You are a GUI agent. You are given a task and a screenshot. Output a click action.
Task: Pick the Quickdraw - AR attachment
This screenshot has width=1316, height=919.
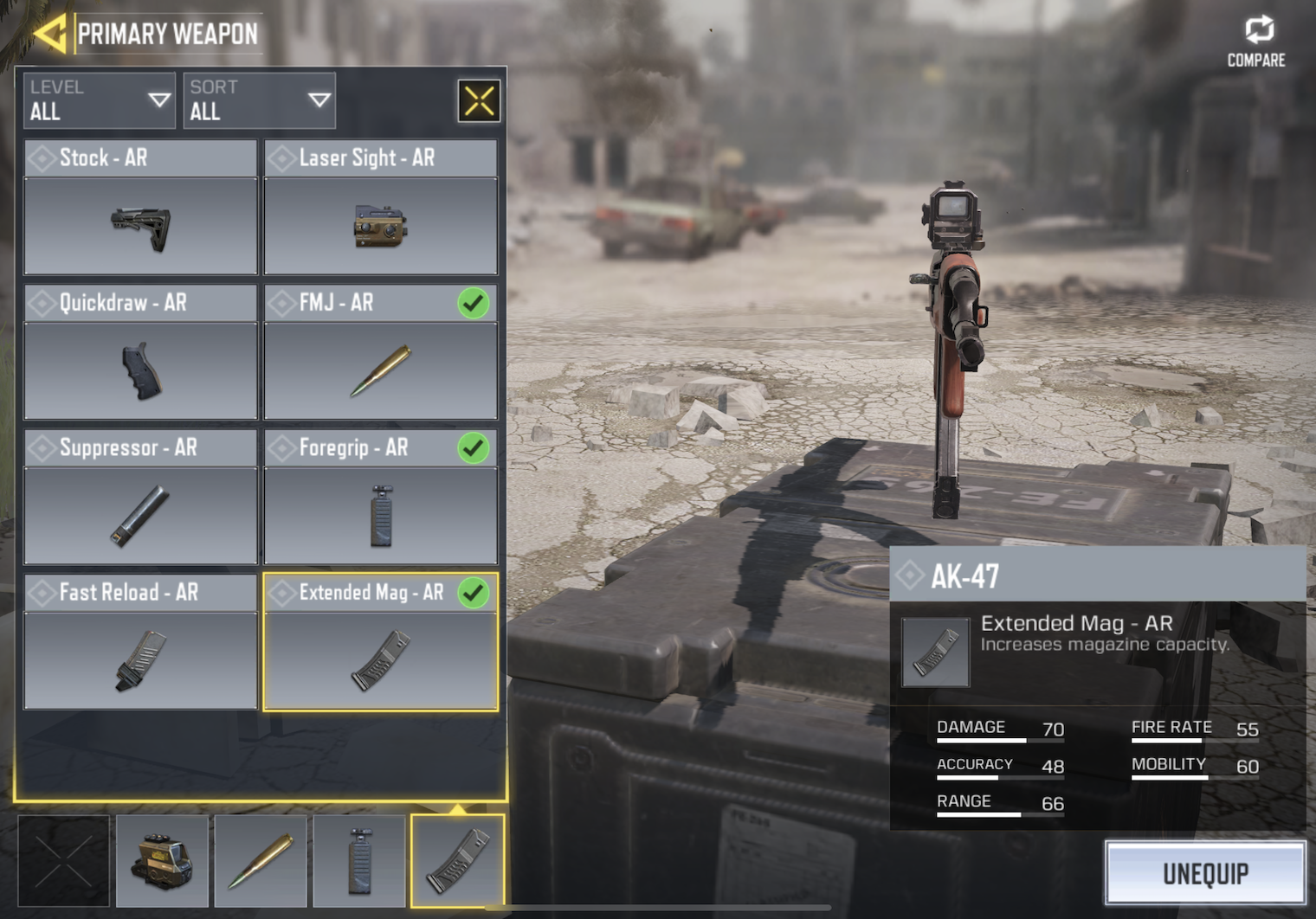(x=140, y=353)
